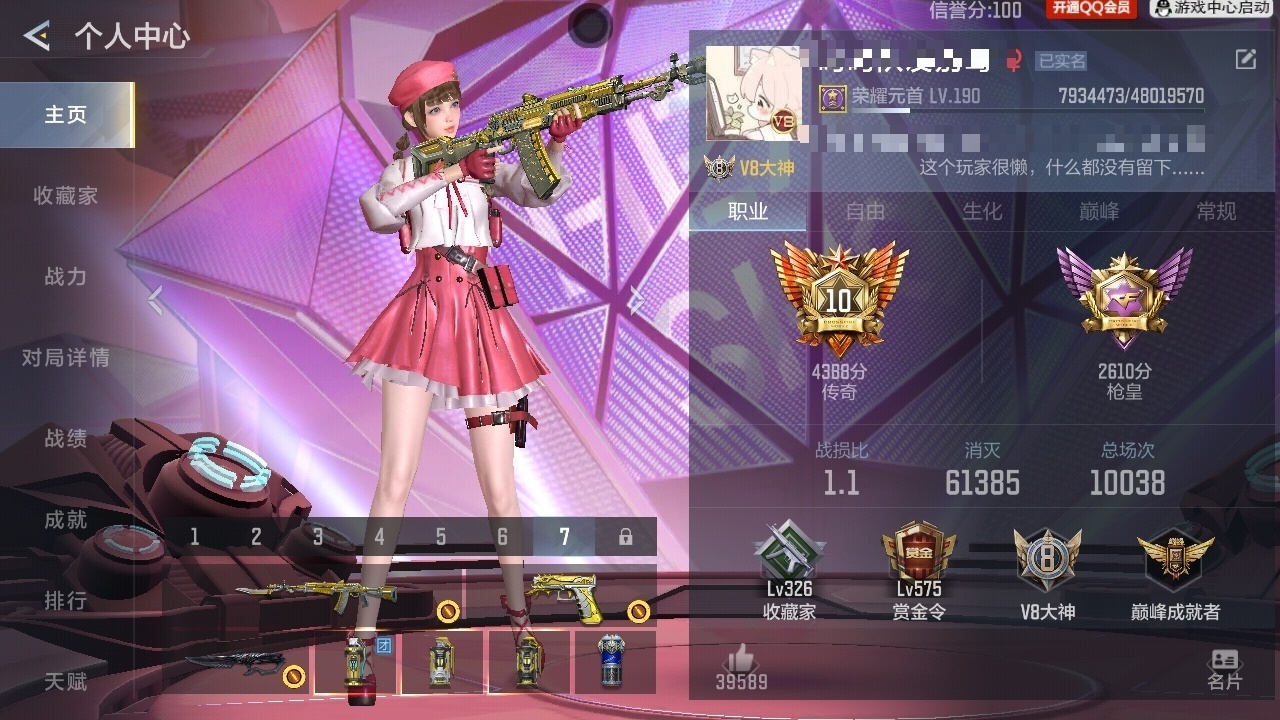Open 对局详情 match details

click(66, 358)
